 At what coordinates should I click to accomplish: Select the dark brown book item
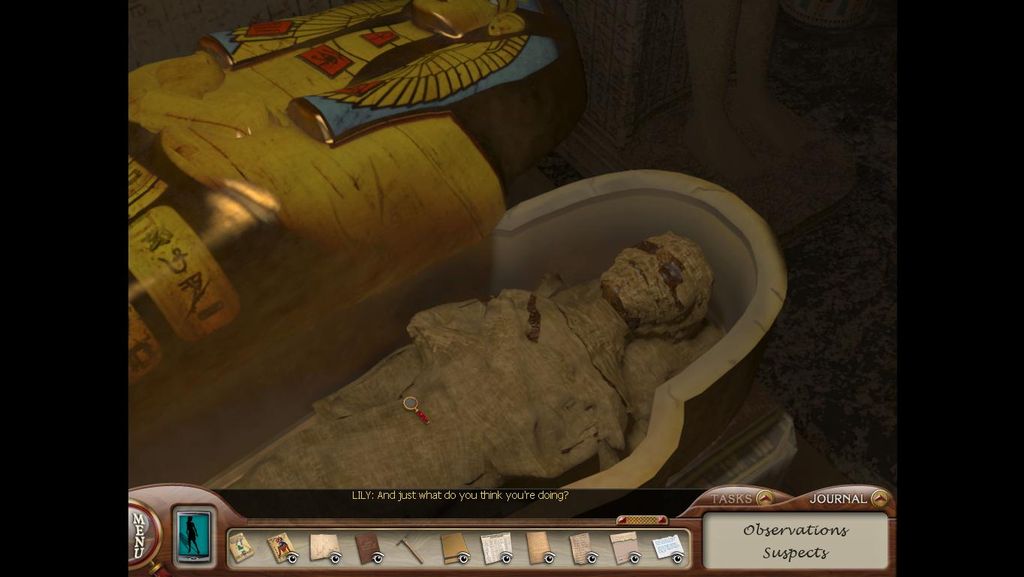pyautogui.click(x=367, y=548)
